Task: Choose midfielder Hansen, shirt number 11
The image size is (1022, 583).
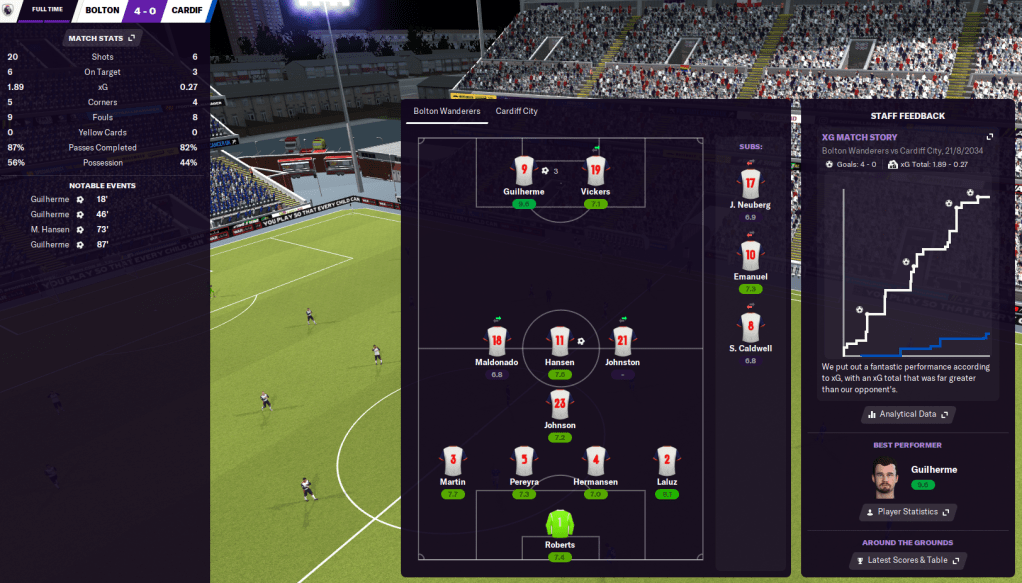Action: [559, 341]
